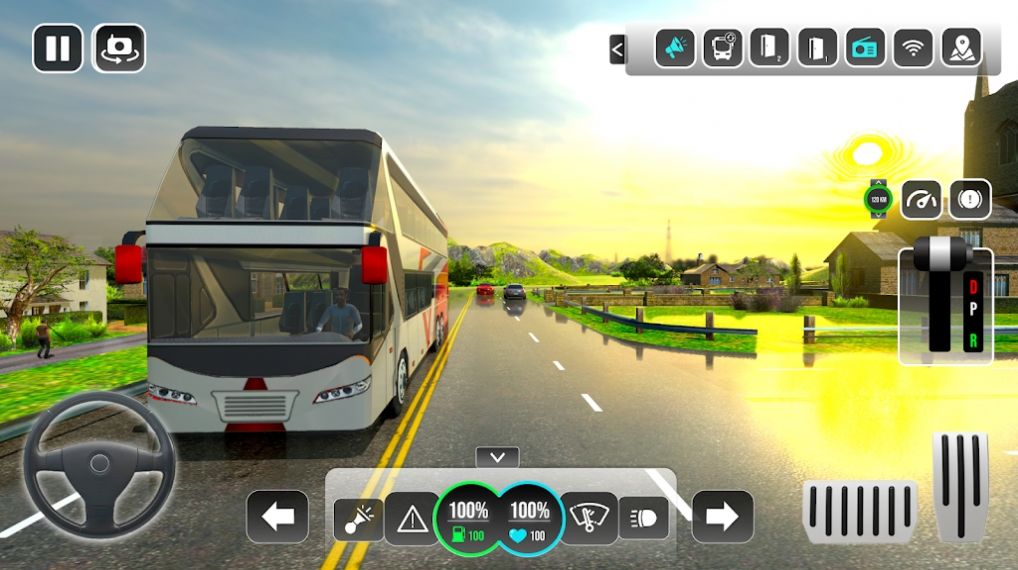The height and width of the screenshot is (570, 1018).
Task: Tap the bus icon in the toolbar
Action: pos(722,48)
